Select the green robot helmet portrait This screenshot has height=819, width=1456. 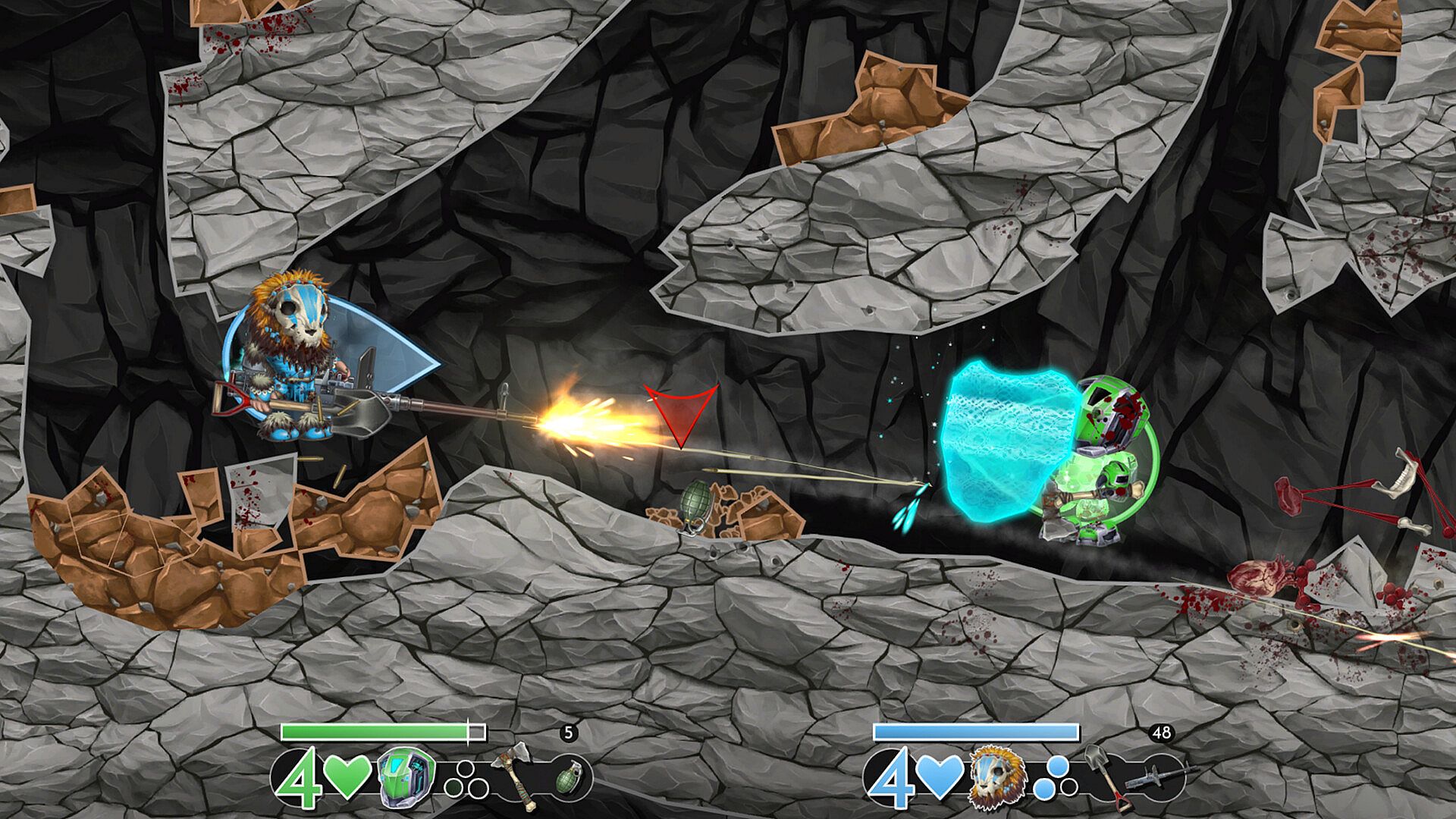point(406,777)
